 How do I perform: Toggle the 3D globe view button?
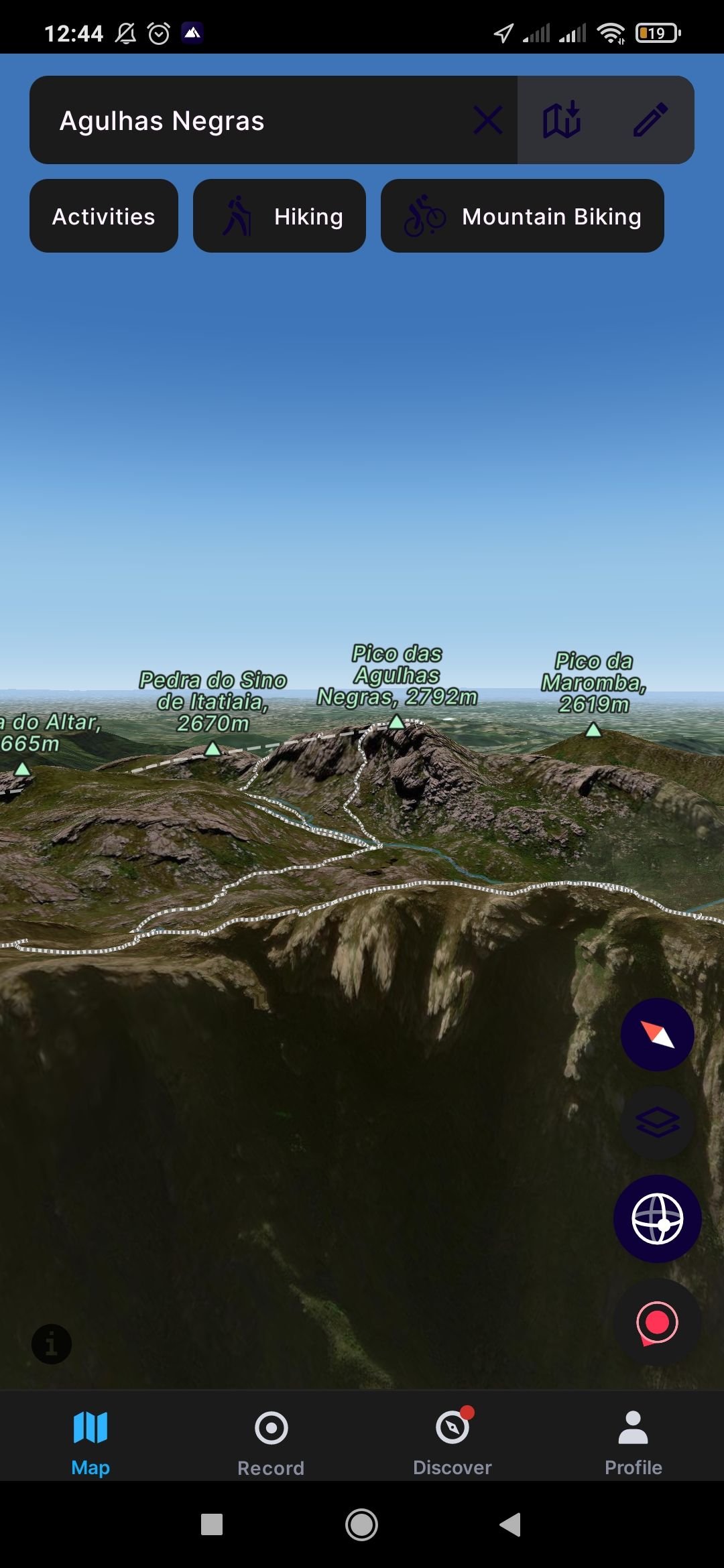pos(657,1219)
